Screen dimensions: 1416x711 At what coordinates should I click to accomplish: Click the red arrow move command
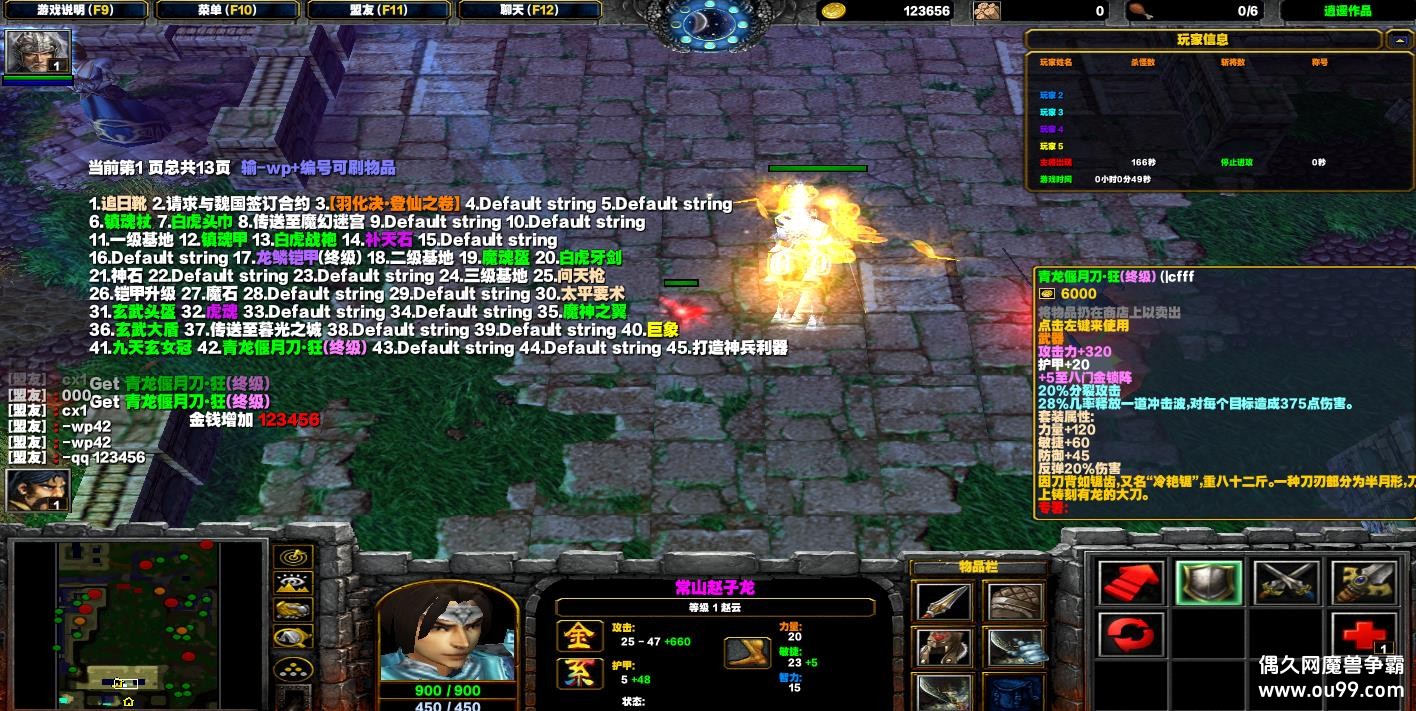click(x=1131, y=582)
